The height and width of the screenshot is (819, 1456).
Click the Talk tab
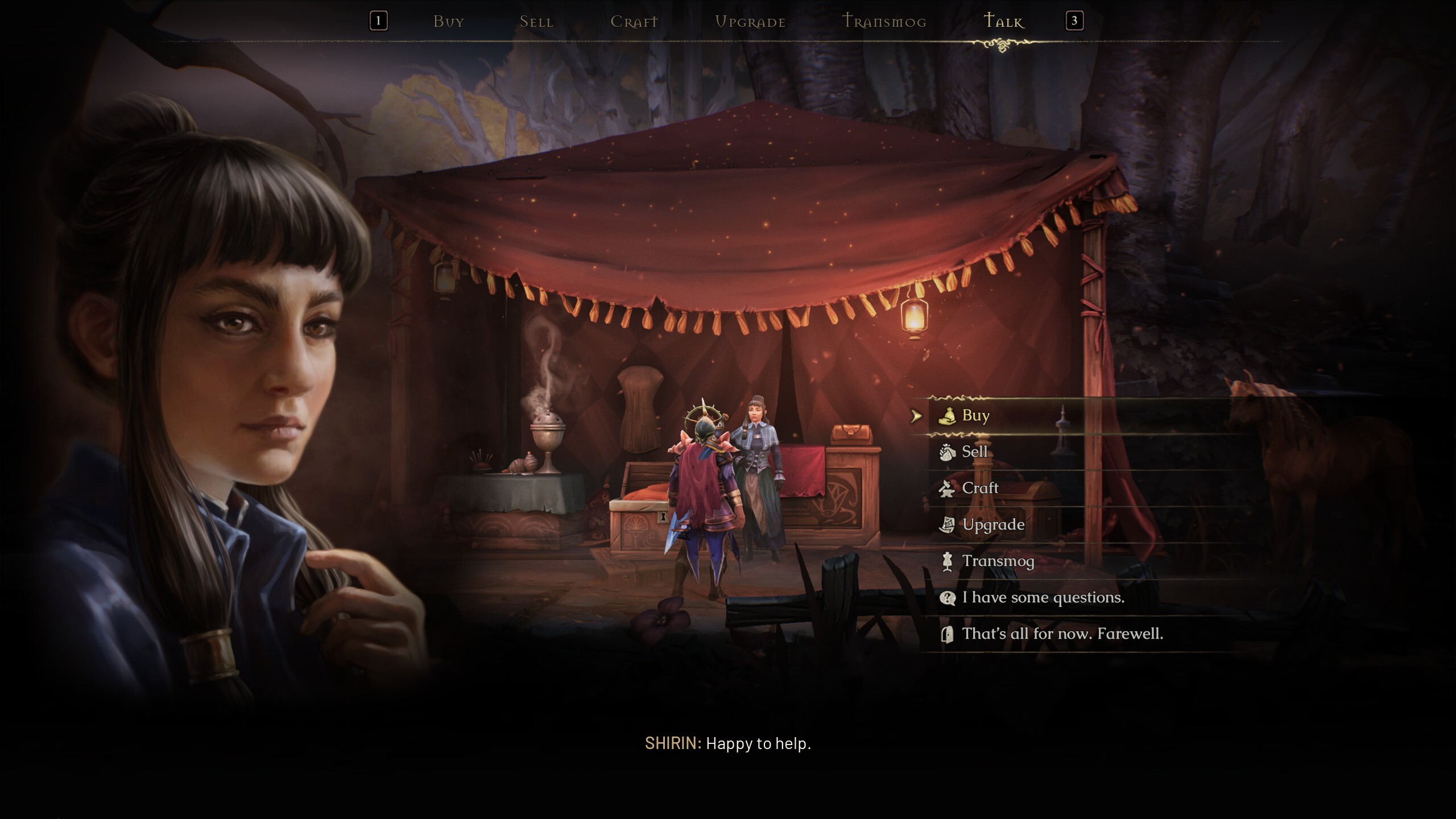[x=1004, y=22]
